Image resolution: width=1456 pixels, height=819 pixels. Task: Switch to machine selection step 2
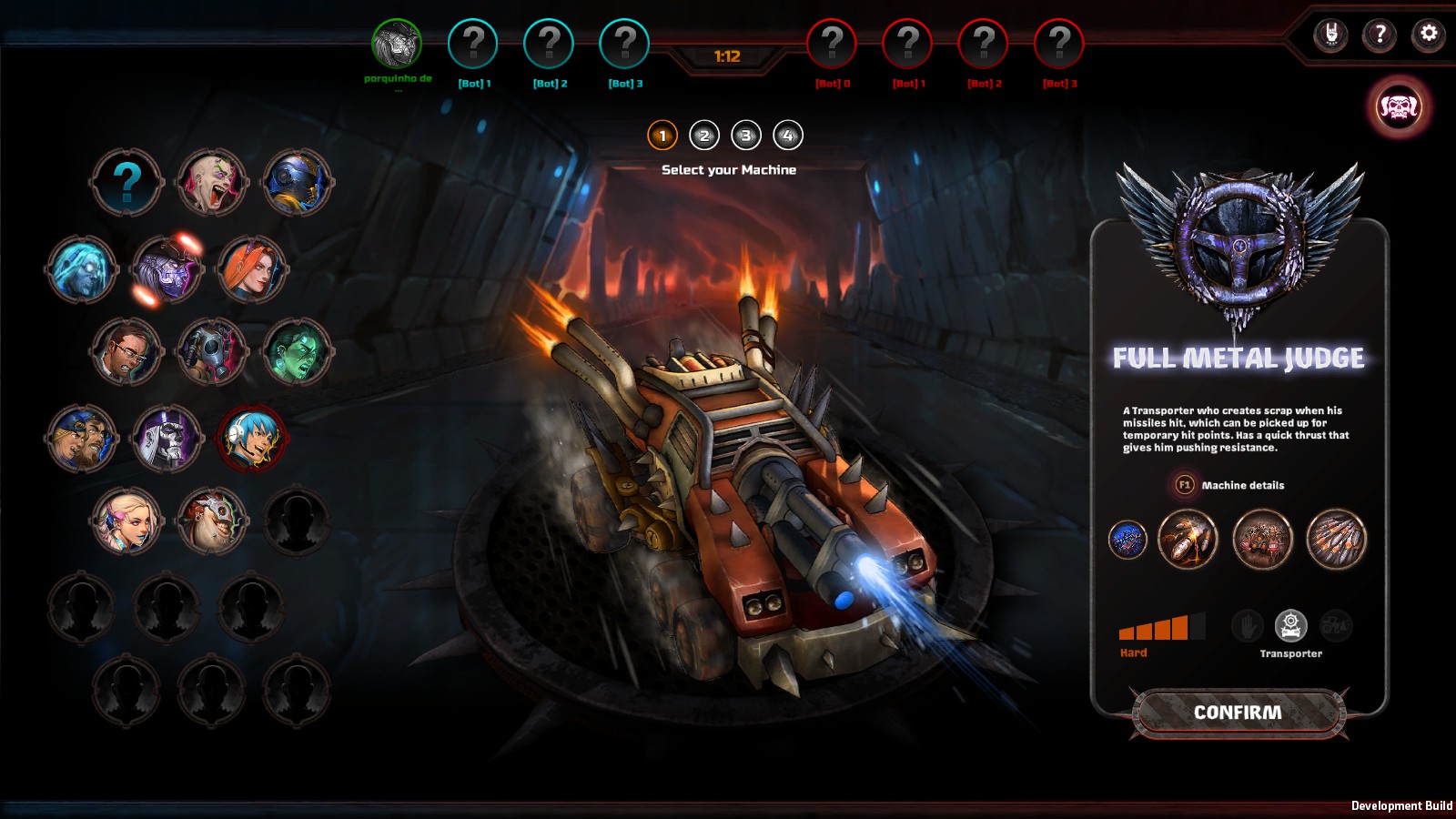click(703, 135)
